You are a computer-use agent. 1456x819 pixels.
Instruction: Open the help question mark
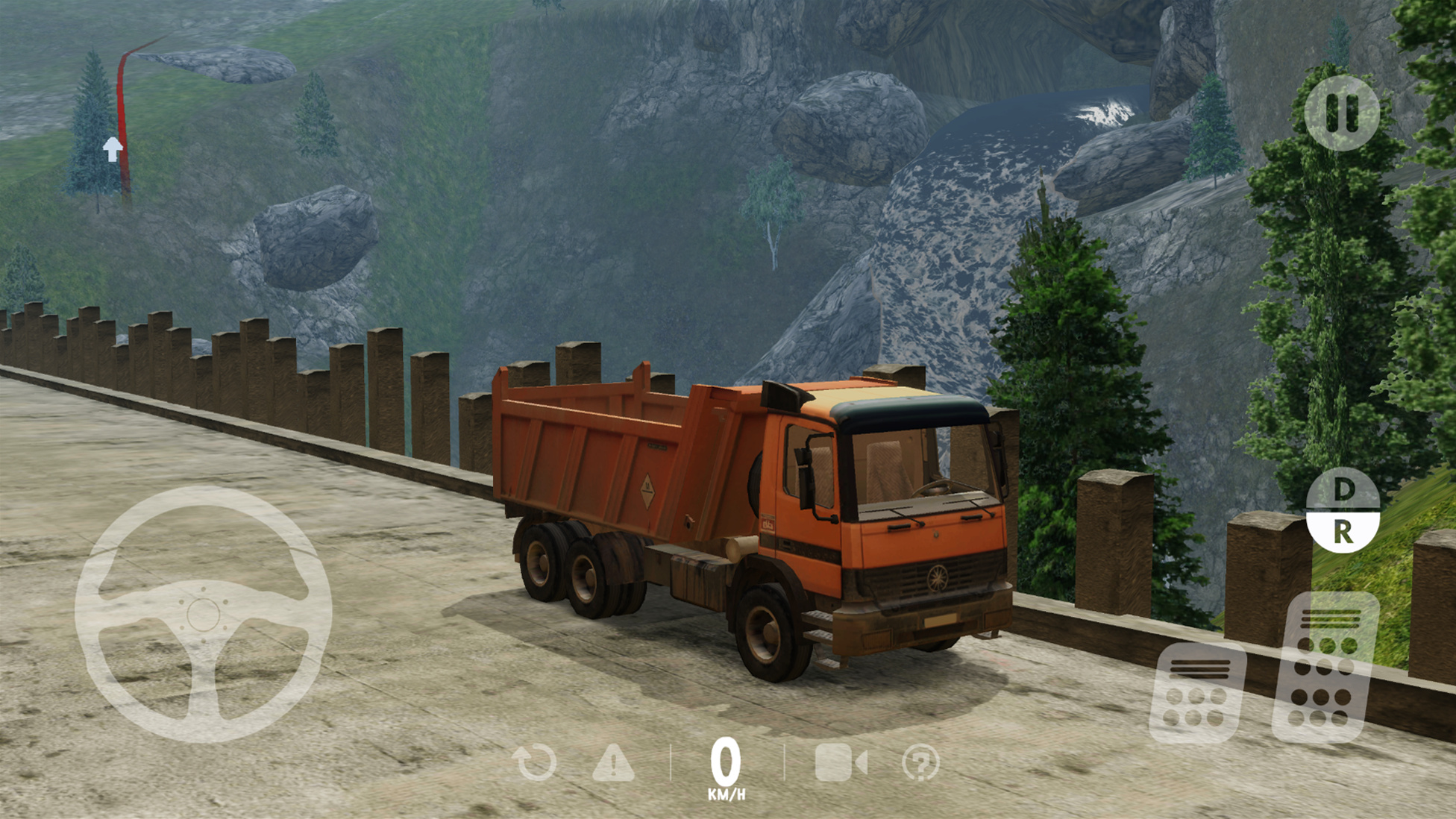coord(920,762)
